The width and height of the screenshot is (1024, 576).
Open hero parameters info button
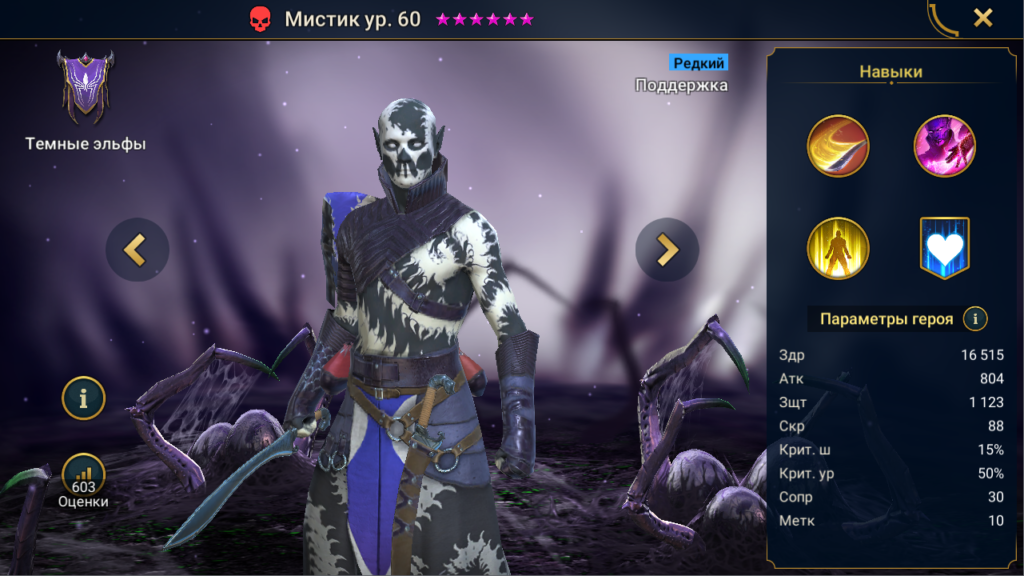(974, 319)
